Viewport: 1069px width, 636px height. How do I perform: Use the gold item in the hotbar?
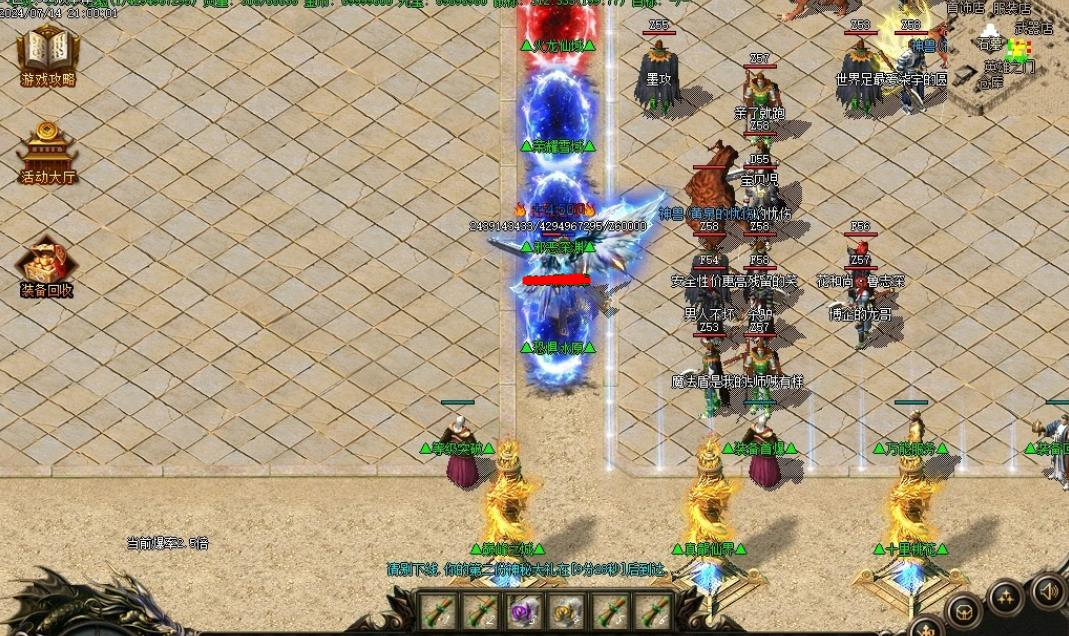[567, 611]
